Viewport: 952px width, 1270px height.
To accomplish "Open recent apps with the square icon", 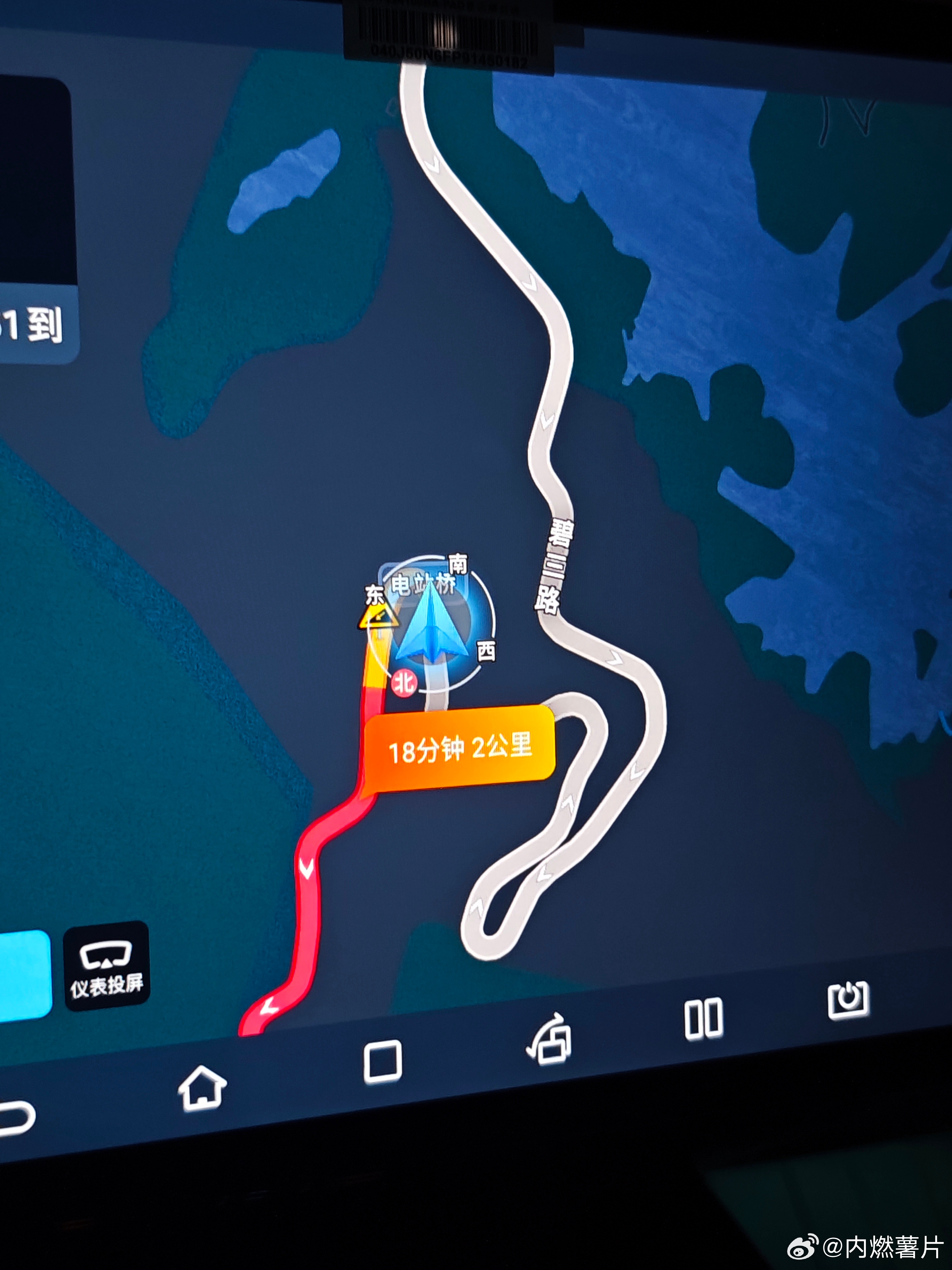I will [x=383, y=1061].
